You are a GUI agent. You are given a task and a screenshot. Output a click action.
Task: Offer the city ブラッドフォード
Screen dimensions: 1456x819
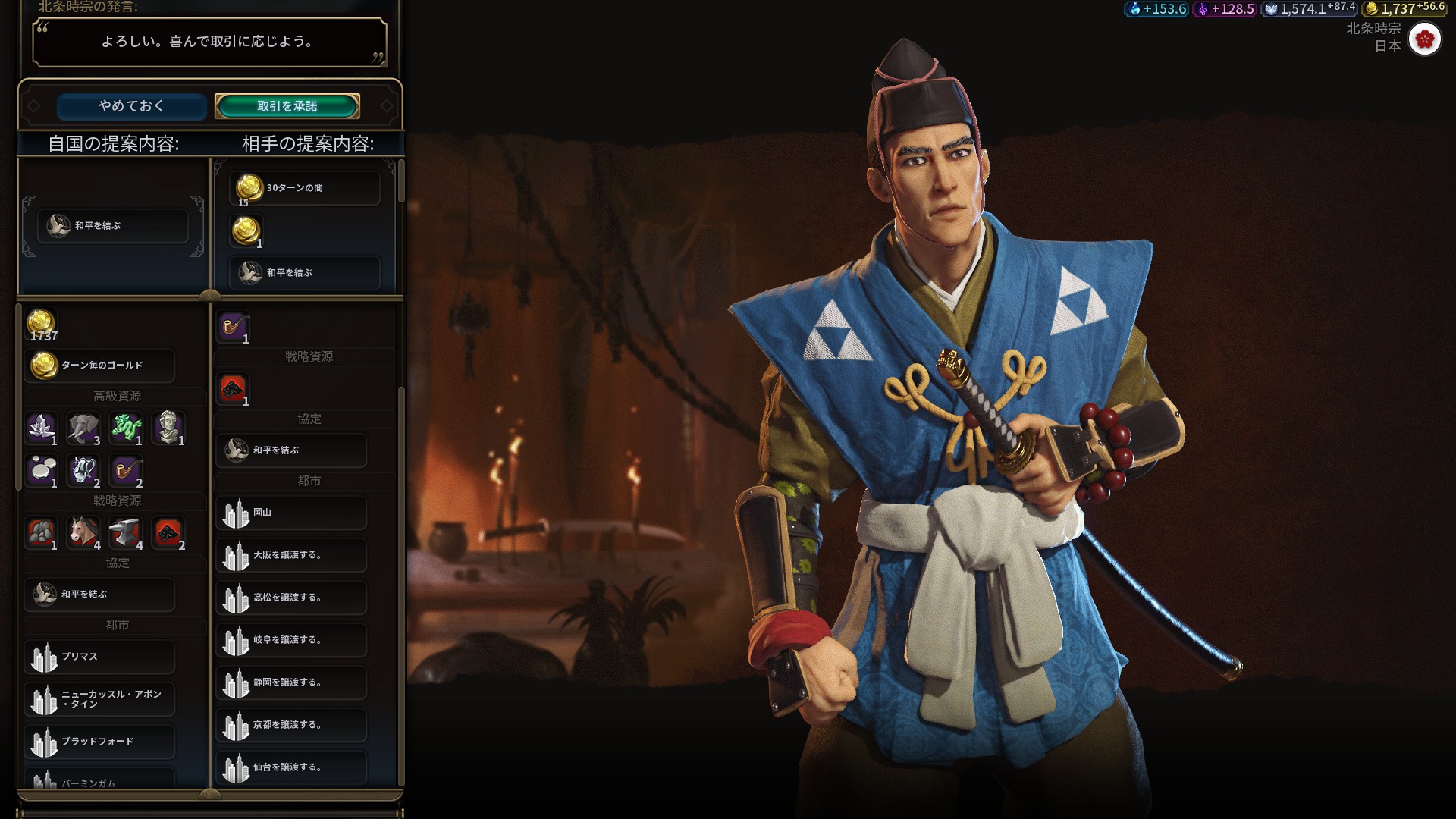coord(99,742)
